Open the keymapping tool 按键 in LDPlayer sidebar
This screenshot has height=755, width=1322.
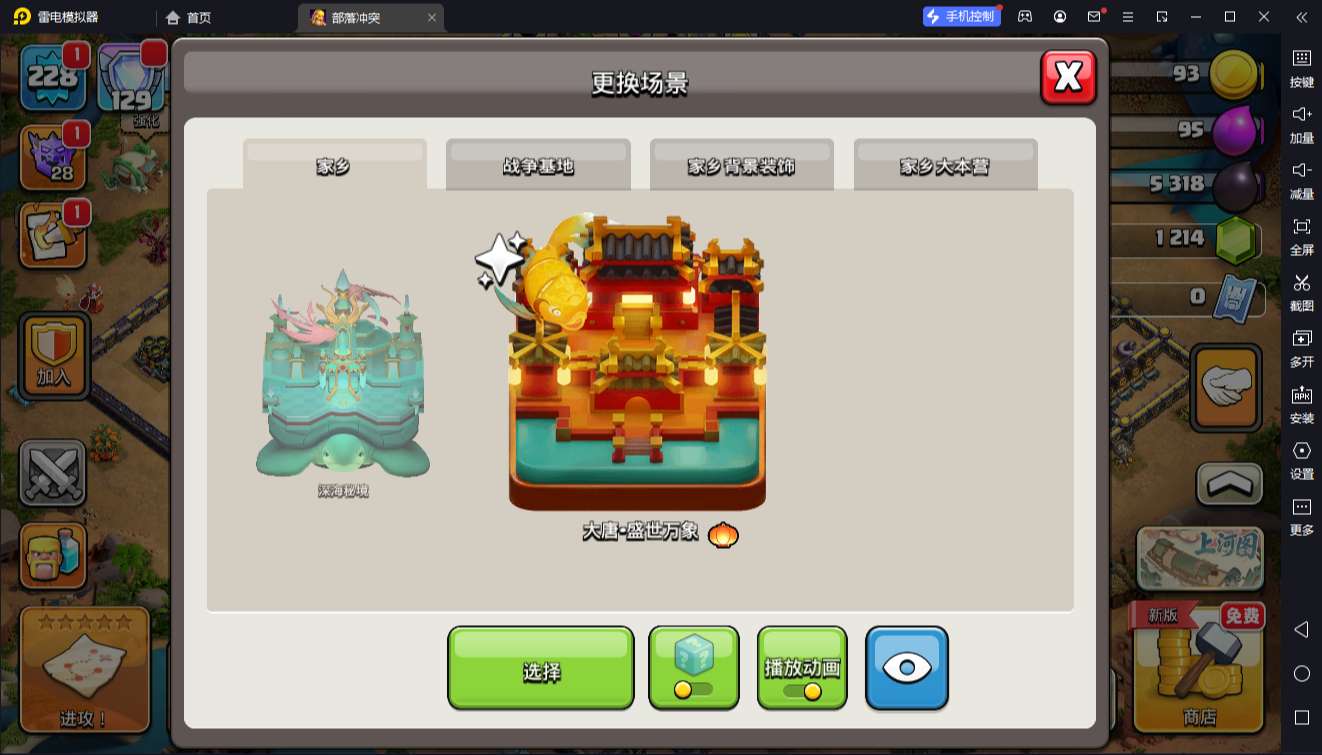point(1303,69)
